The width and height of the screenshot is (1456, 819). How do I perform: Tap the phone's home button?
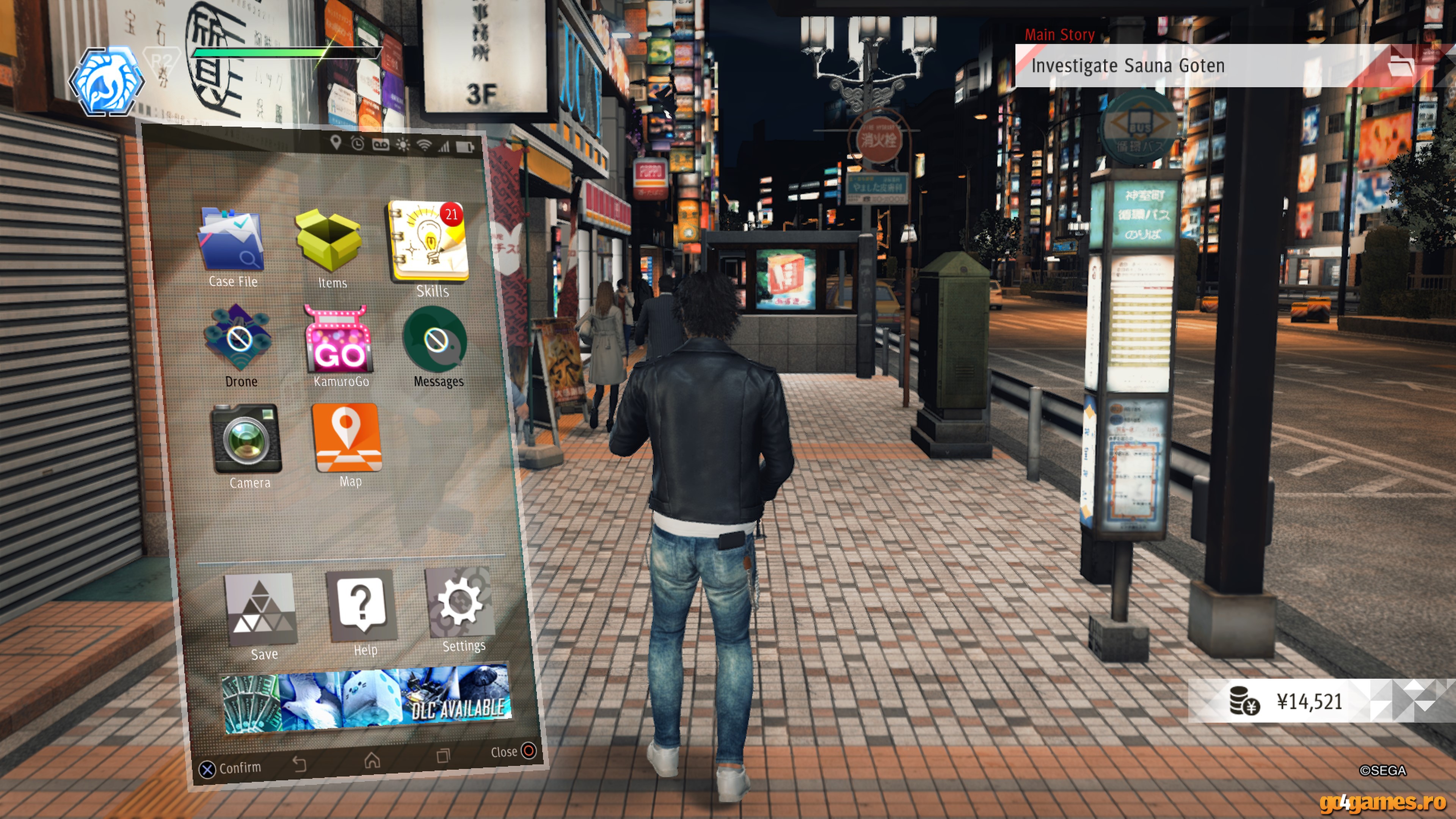tap(372, 760)
